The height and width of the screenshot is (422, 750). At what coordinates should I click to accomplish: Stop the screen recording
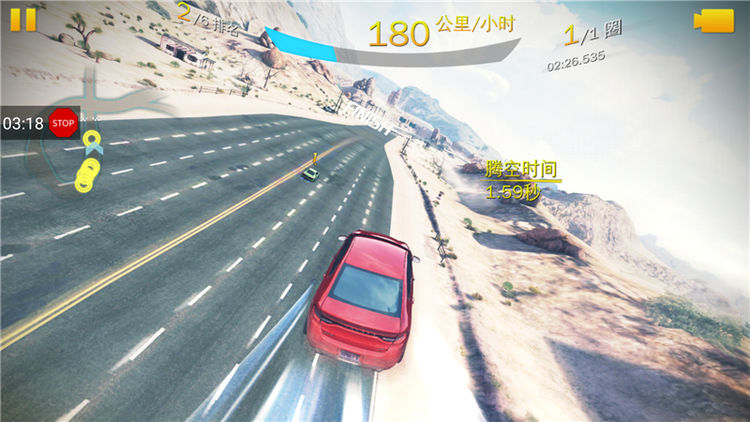(63, 124)
